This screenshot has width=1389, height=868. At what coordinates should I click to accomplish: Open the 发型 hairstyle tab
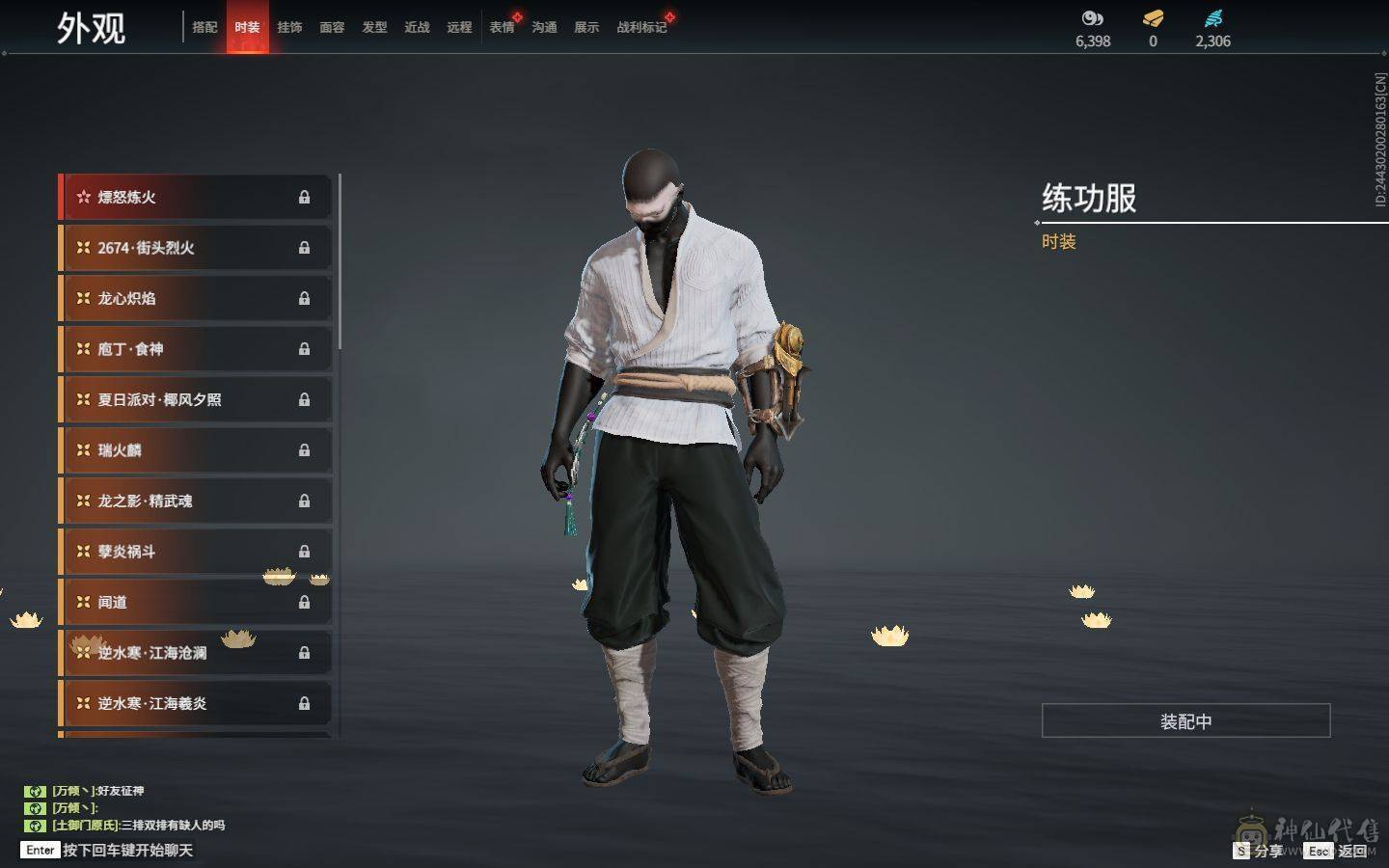[x=374, y=28]
